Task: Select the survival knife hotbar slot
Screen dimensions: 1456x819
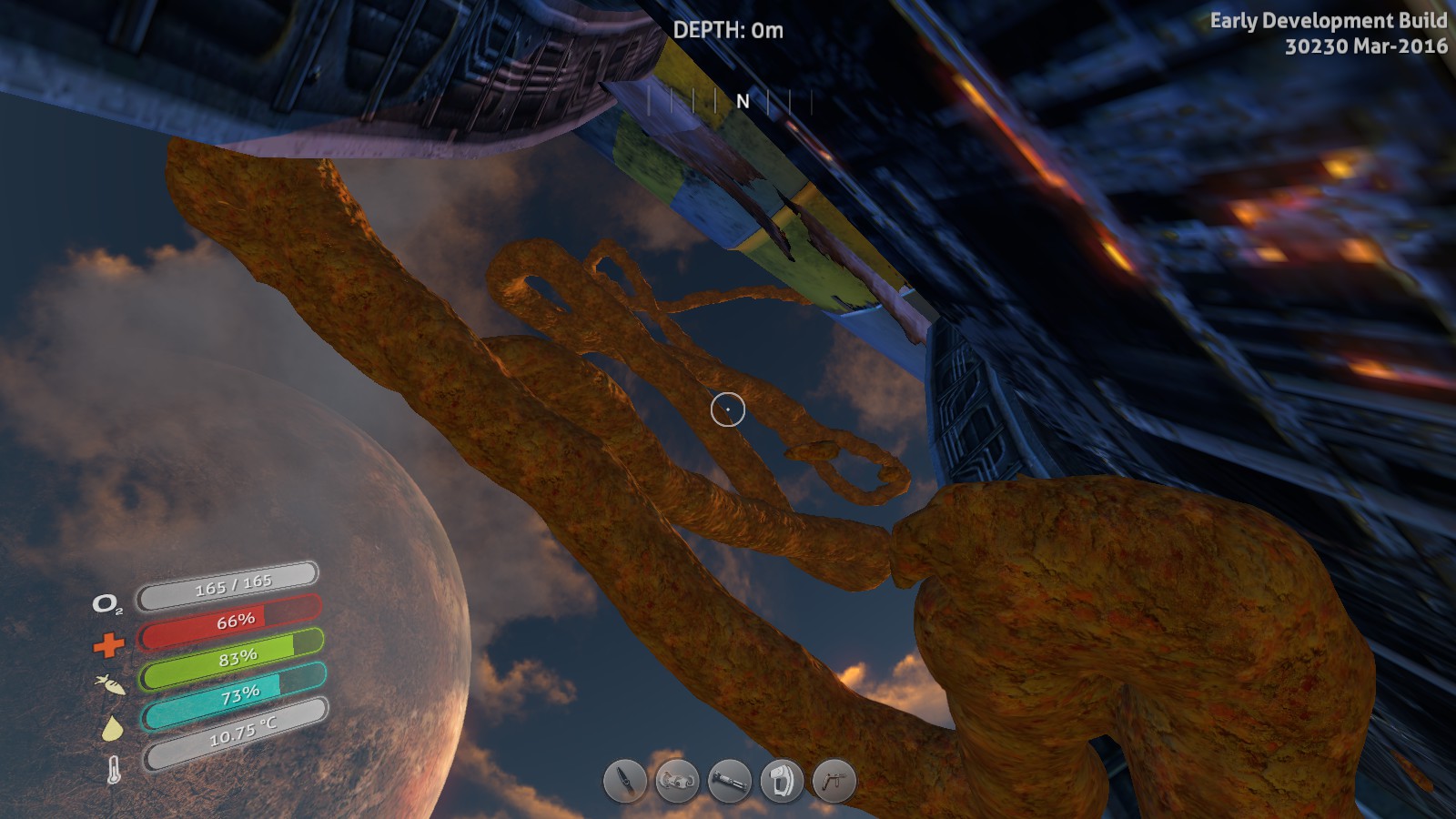Action: (625, 781)
